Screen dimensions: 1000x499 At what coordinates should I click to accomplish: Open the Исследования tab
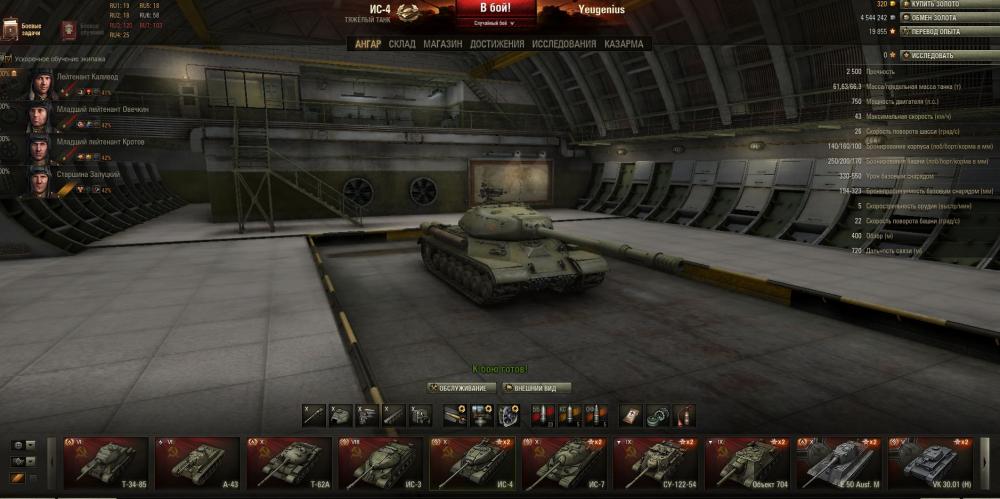[564, 44]
